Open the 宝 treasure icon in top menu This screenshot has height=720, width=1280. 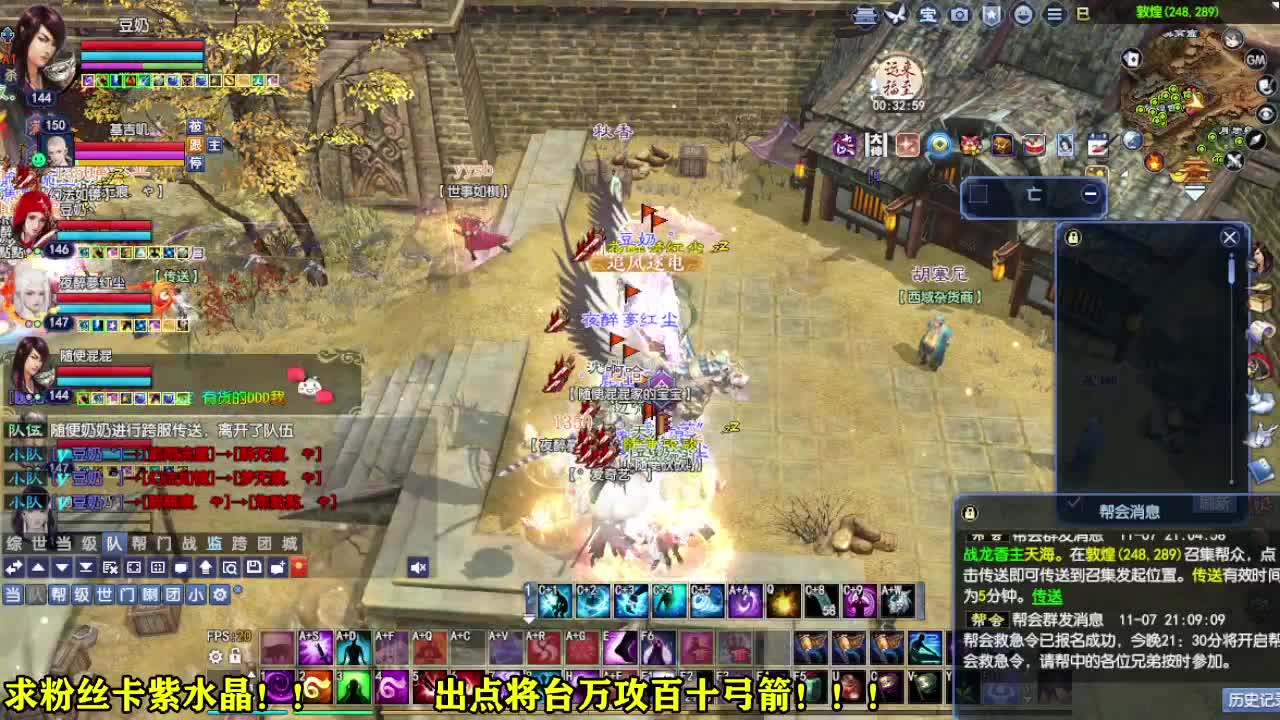coord(928,14)
